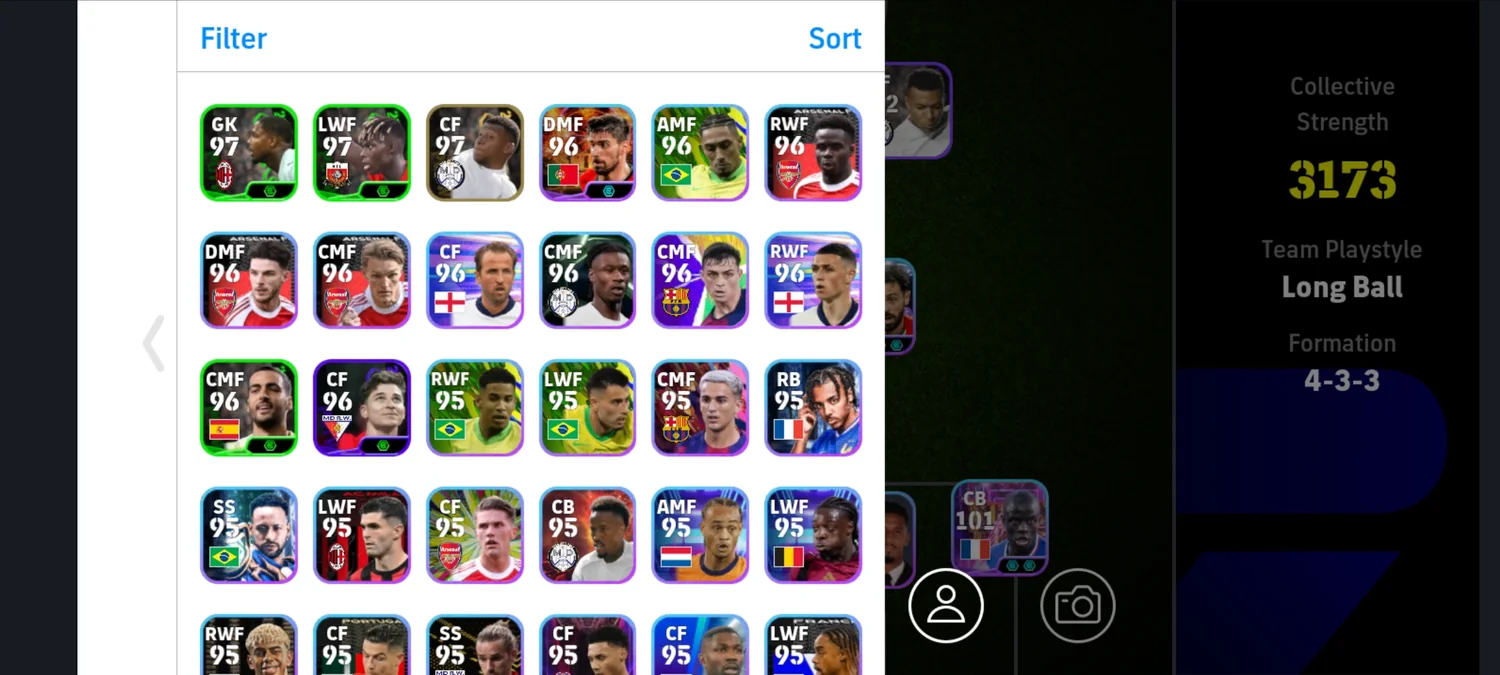Pick the AMF 95 Netherlands card

pyautogui.click(x=700, y=535)
